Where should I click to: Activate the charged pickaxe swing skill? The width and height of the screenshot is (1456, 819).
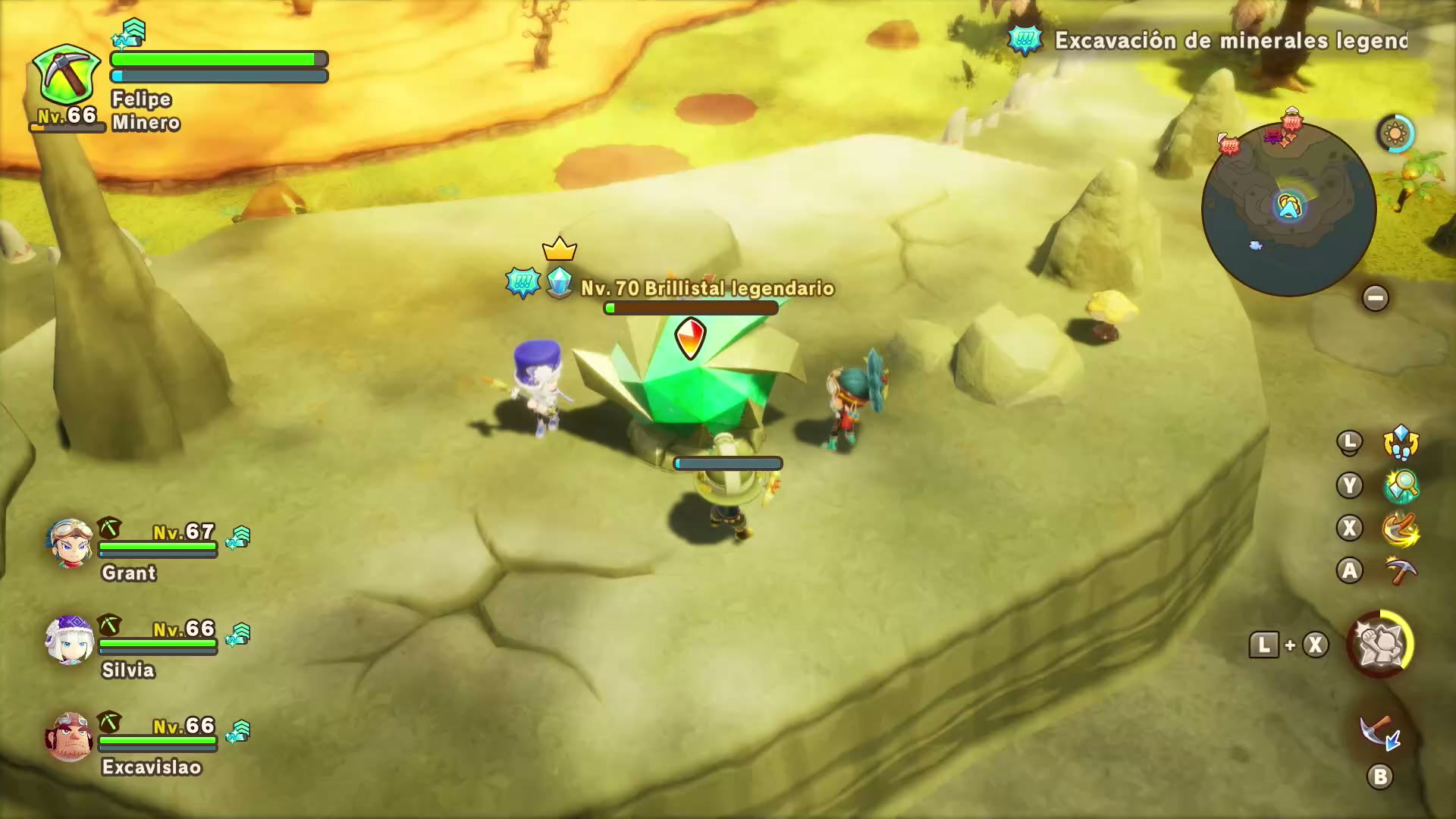1401,529
